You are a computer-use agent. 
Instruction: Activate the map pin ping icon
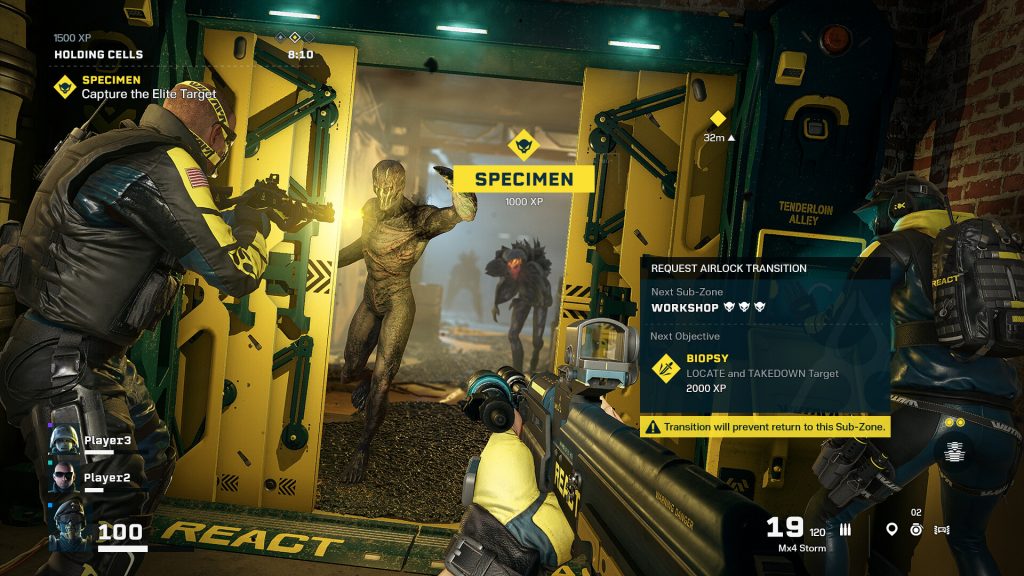[892, 530]
